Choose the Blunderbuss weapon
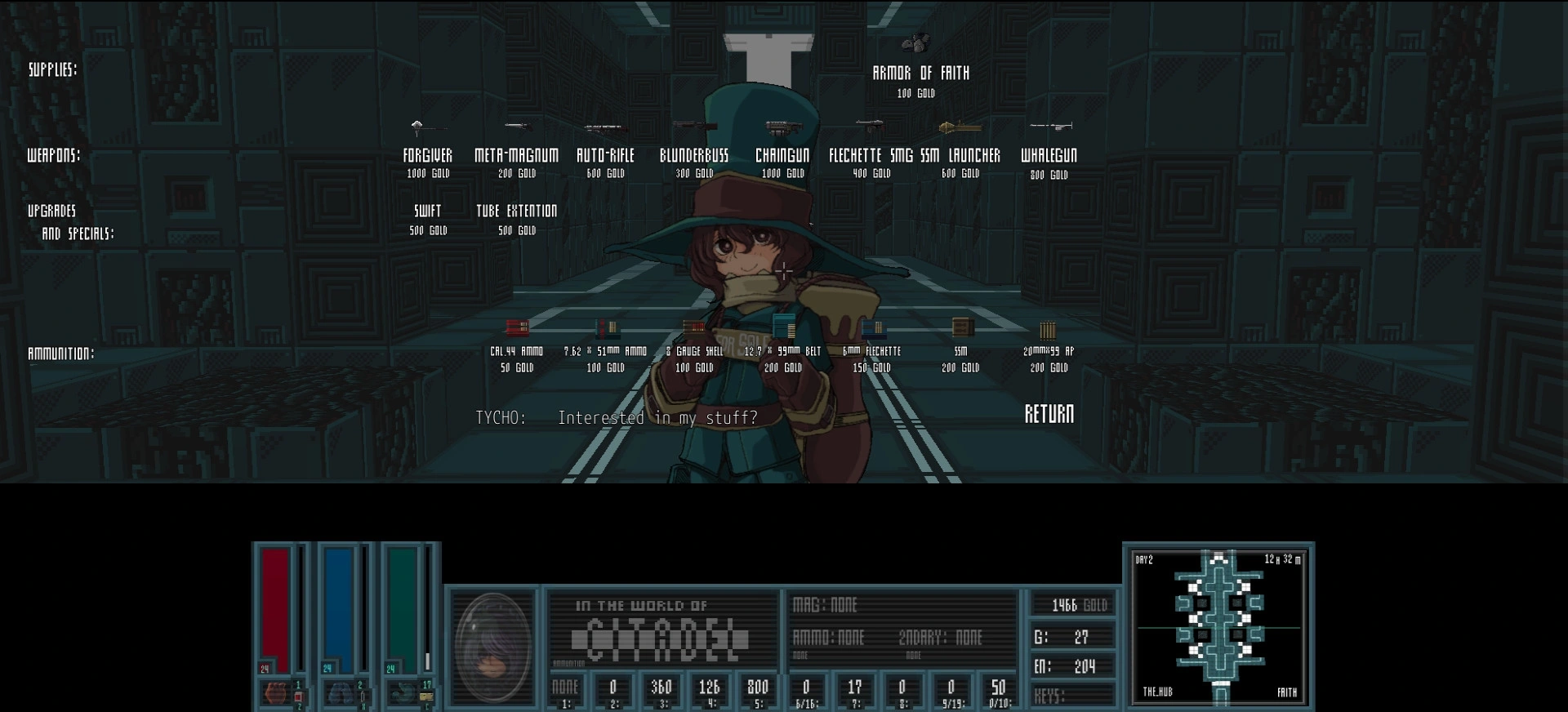The image size is (1568, 712). pyautogui.click(x=694, y=155)
